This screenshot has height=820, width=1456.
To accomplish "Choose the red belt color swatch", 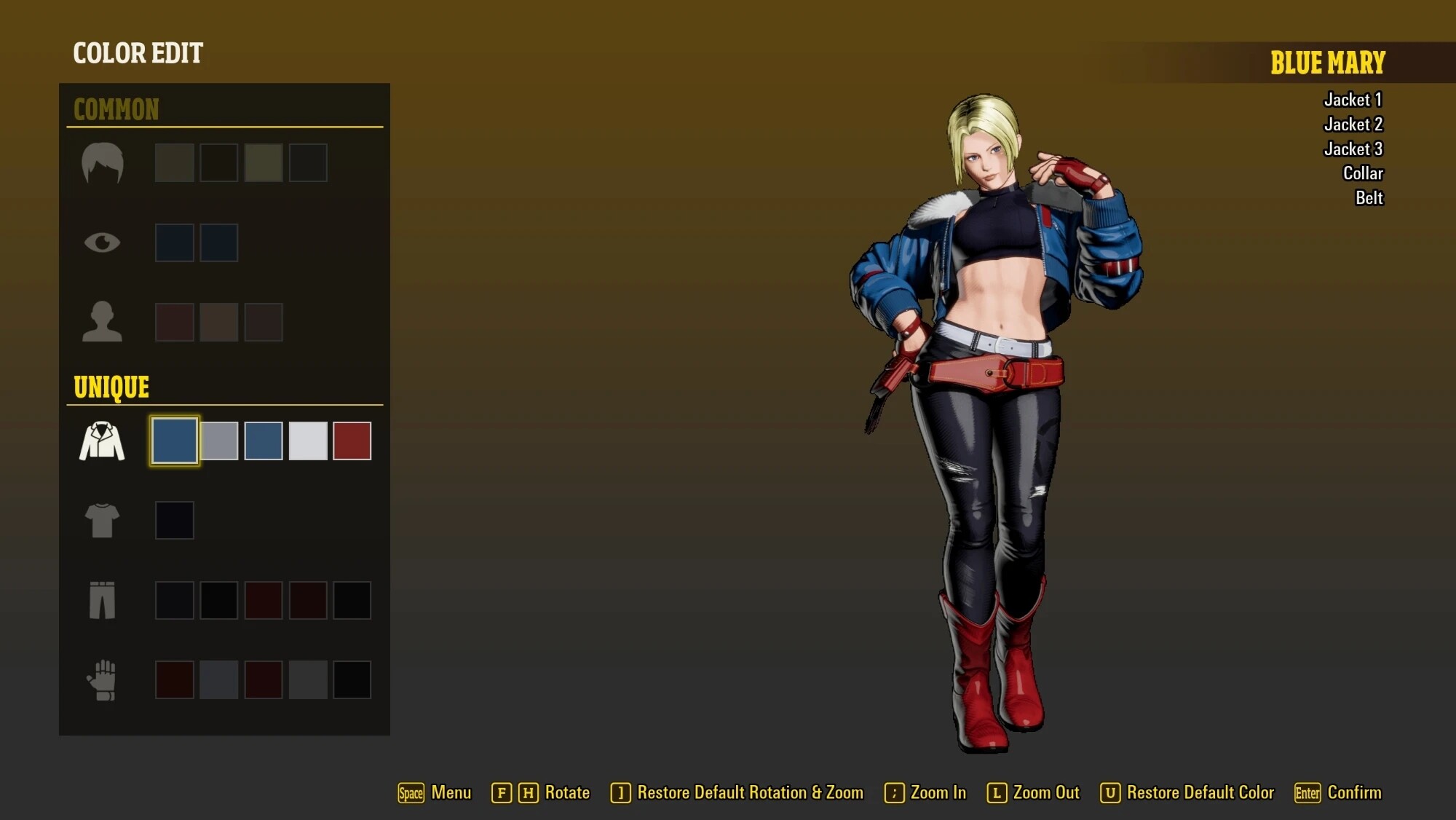I will 352,441.
